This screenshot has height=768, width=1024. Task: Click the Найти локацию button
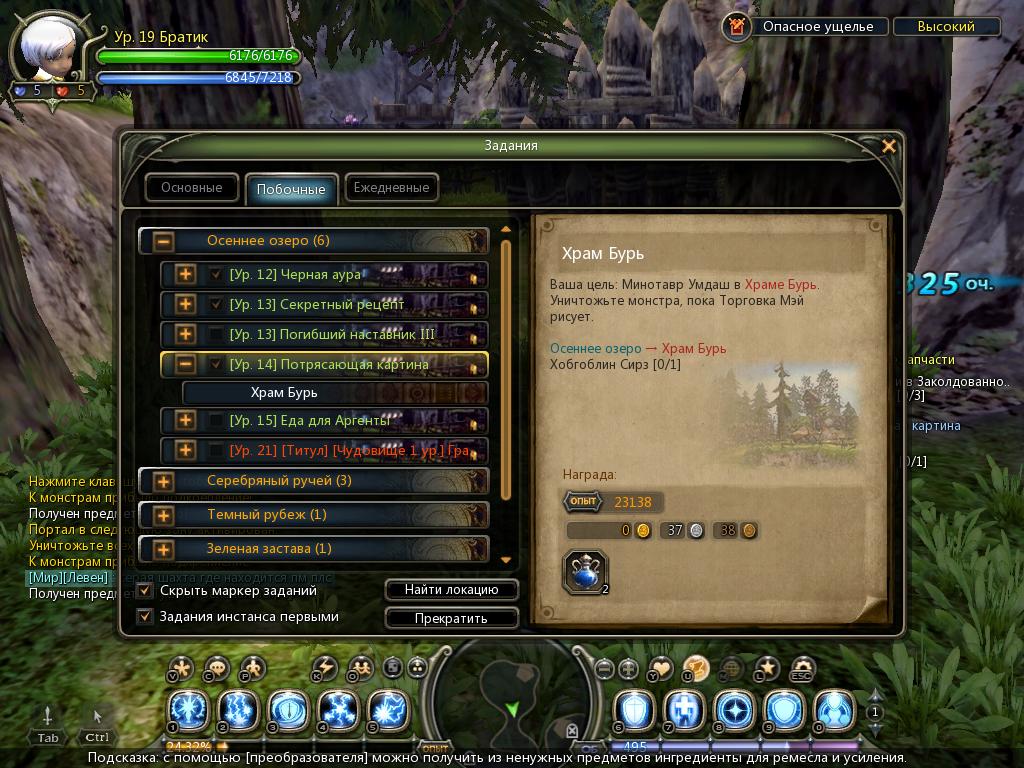[x=451, y=590]
